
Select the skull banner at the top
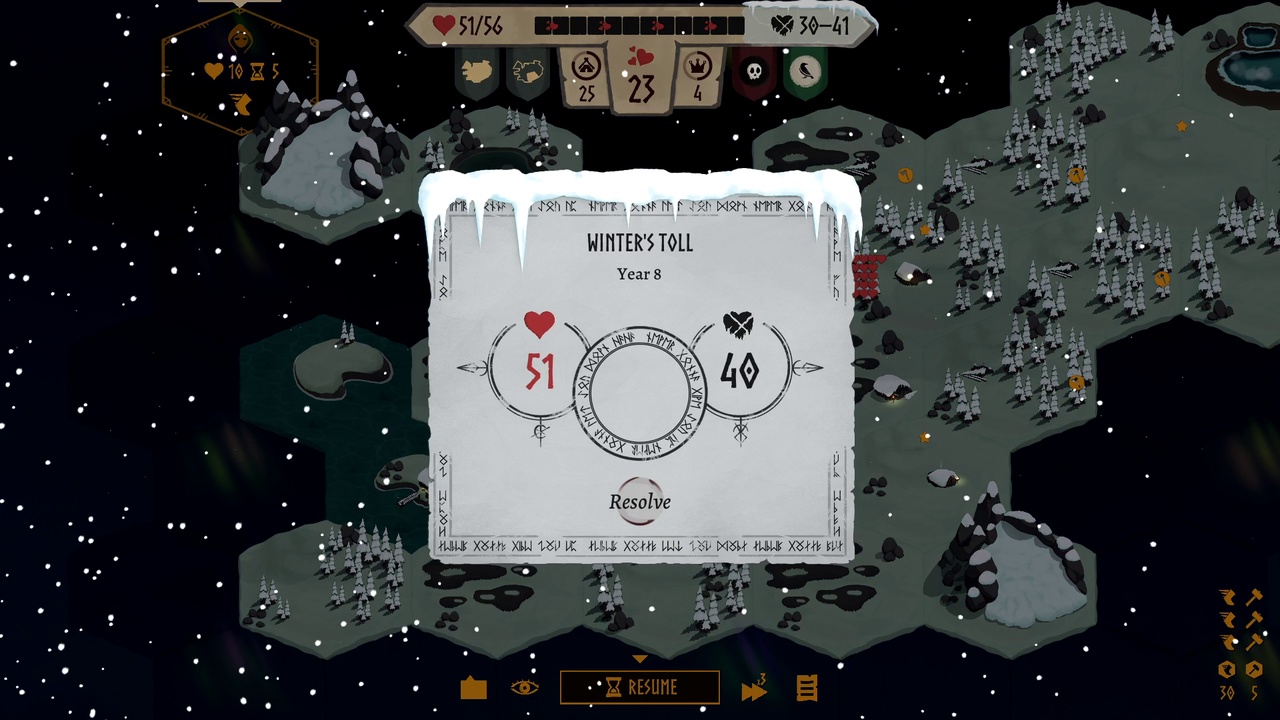pyautogui.click(x=755, y=70)
